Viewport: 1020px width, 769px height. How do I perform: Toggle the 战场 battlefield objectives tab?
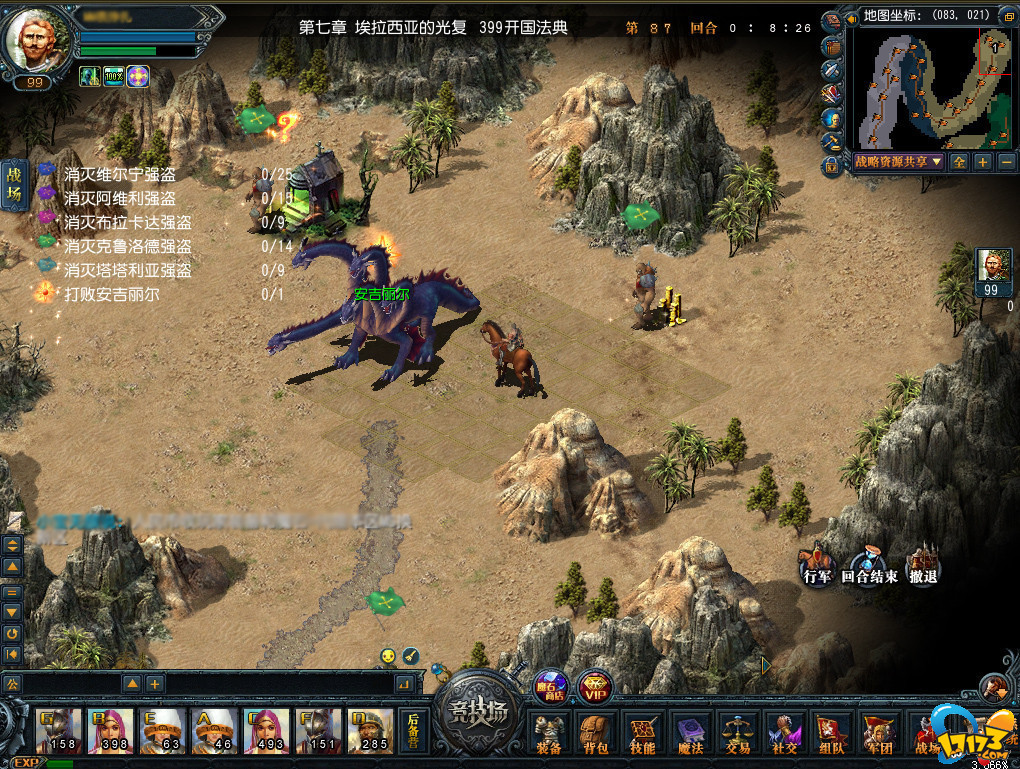coord(14,186)
